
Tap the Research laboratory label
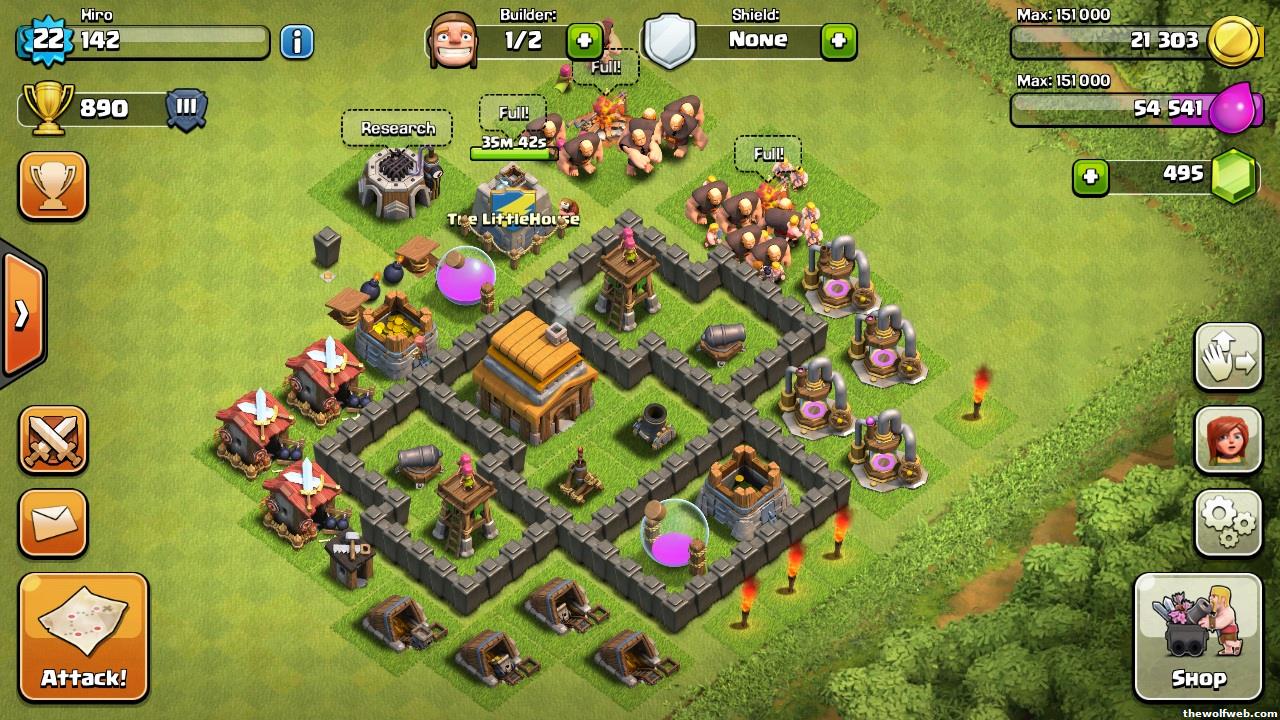tap(397, 128)
